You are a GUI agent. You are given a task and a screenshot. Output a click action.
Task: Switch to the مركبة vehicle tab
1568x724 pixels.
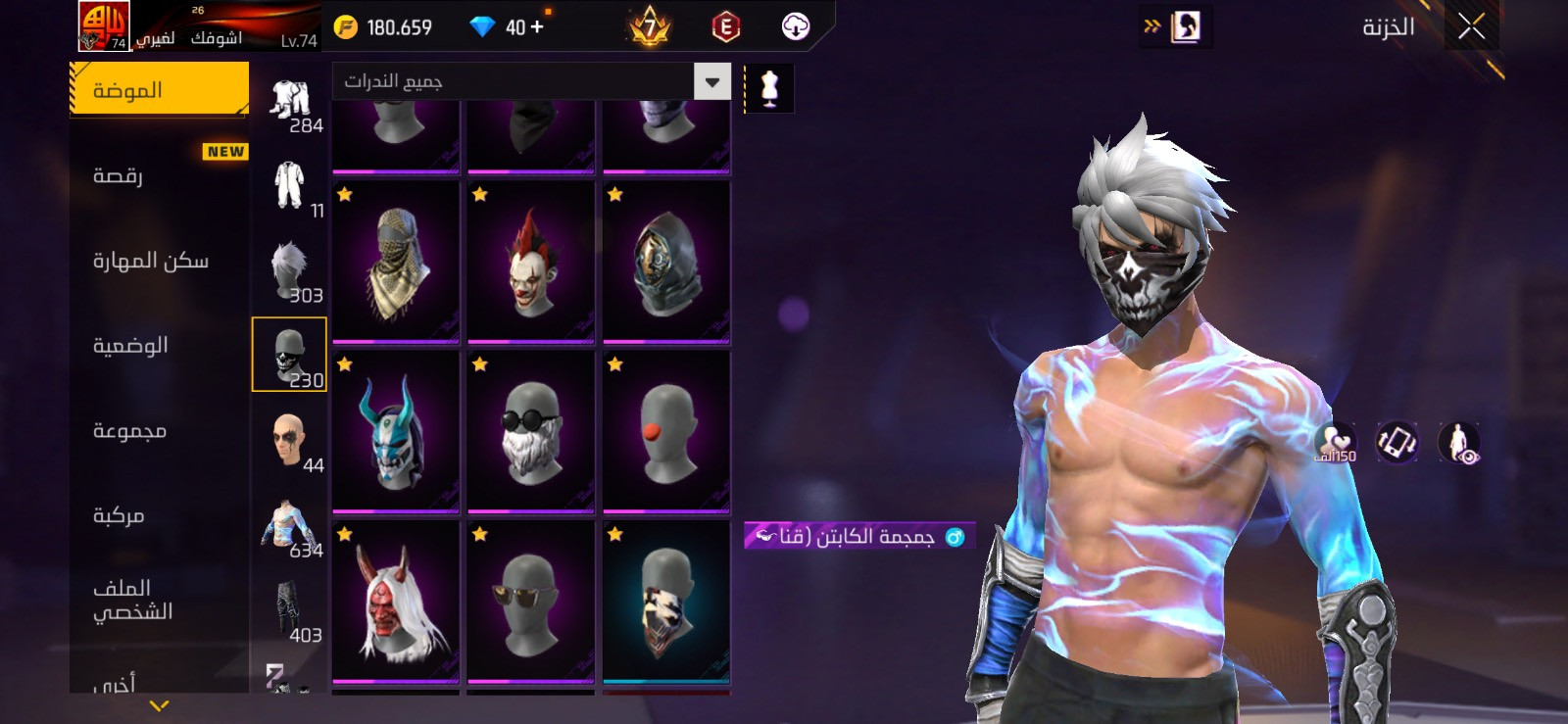point(119,515)
